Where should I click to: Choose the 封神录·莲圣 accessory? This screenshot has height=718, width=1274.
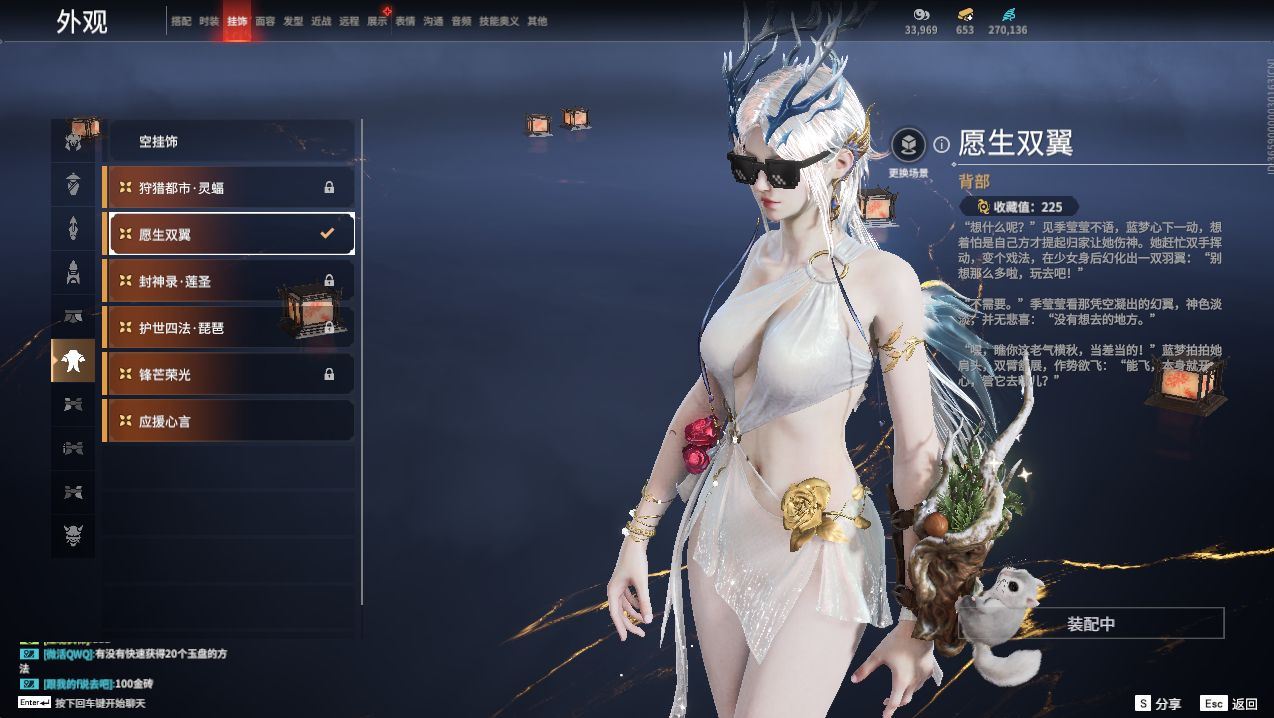pos(229,281)
